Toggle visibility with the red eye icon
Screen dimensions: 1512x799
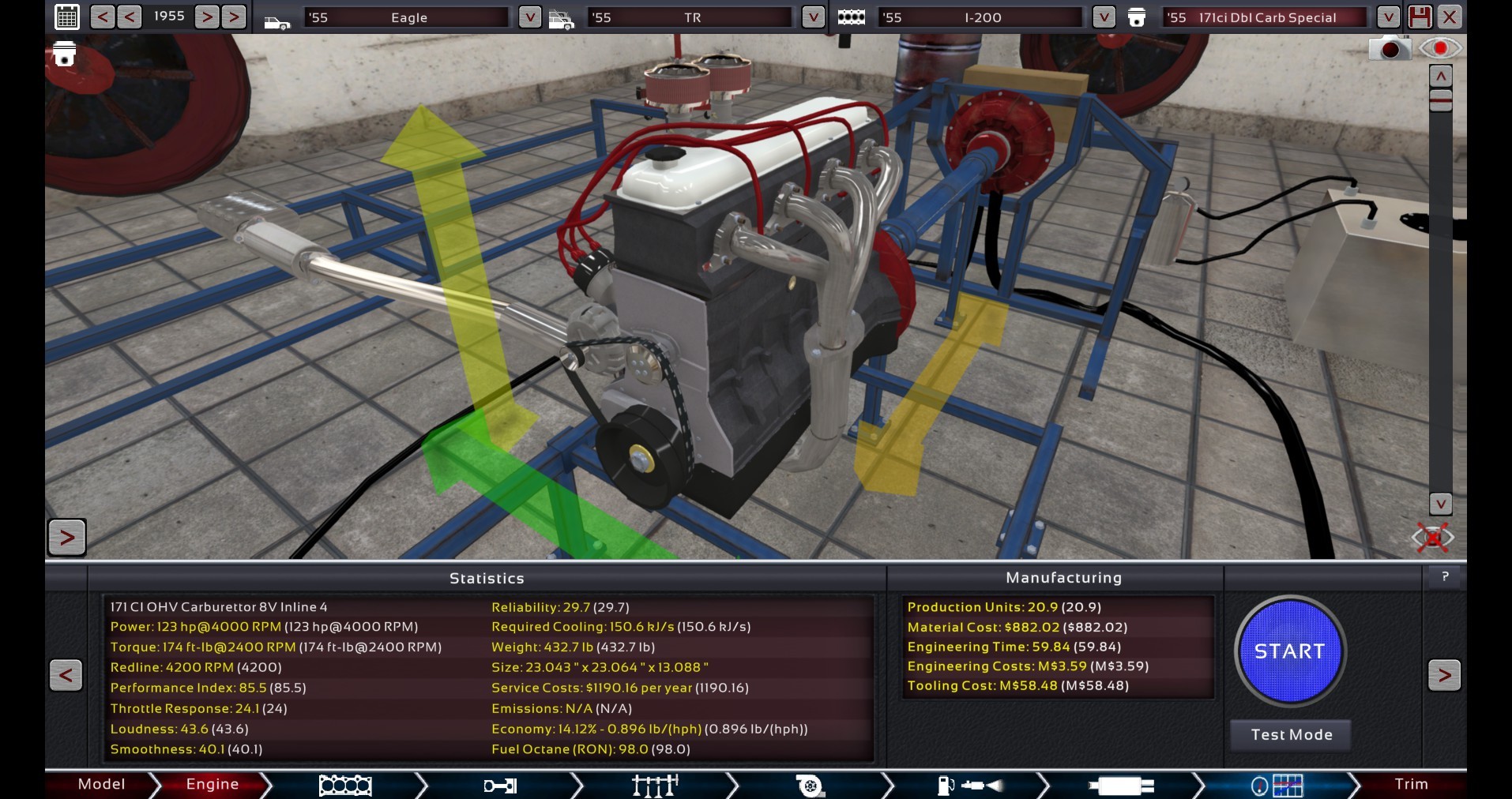pyautogui.click(x=1440, y=49)
